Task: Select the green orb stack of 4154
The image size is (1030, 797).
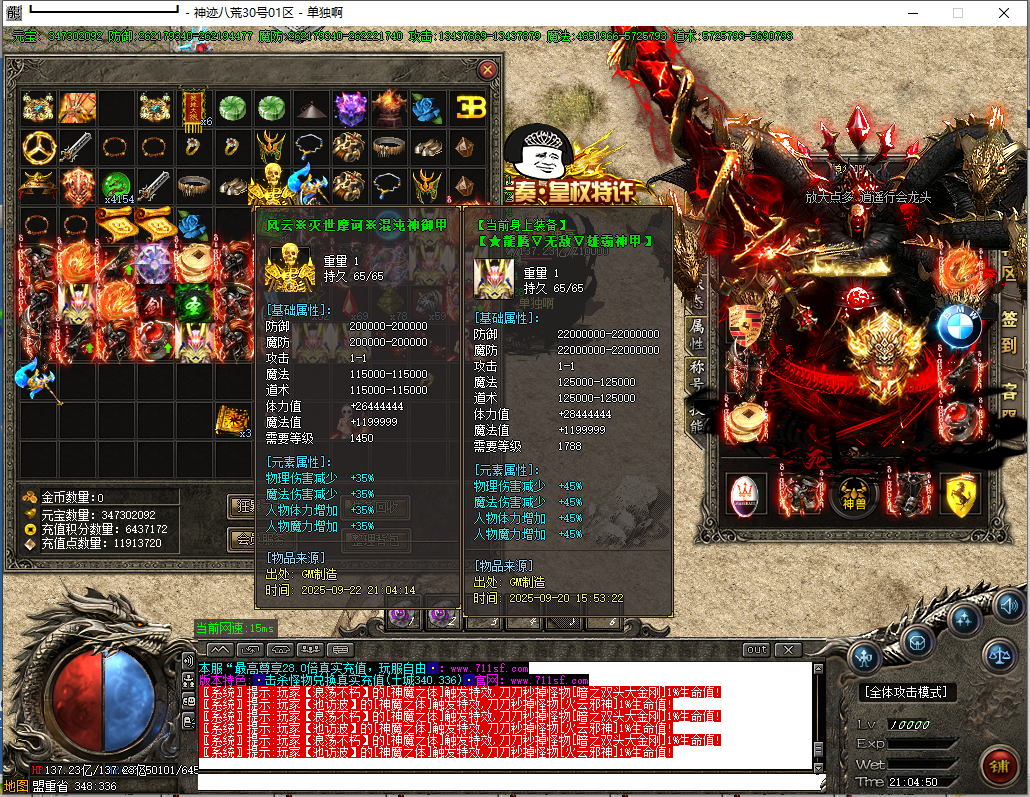Action: [x=117, y=186]
